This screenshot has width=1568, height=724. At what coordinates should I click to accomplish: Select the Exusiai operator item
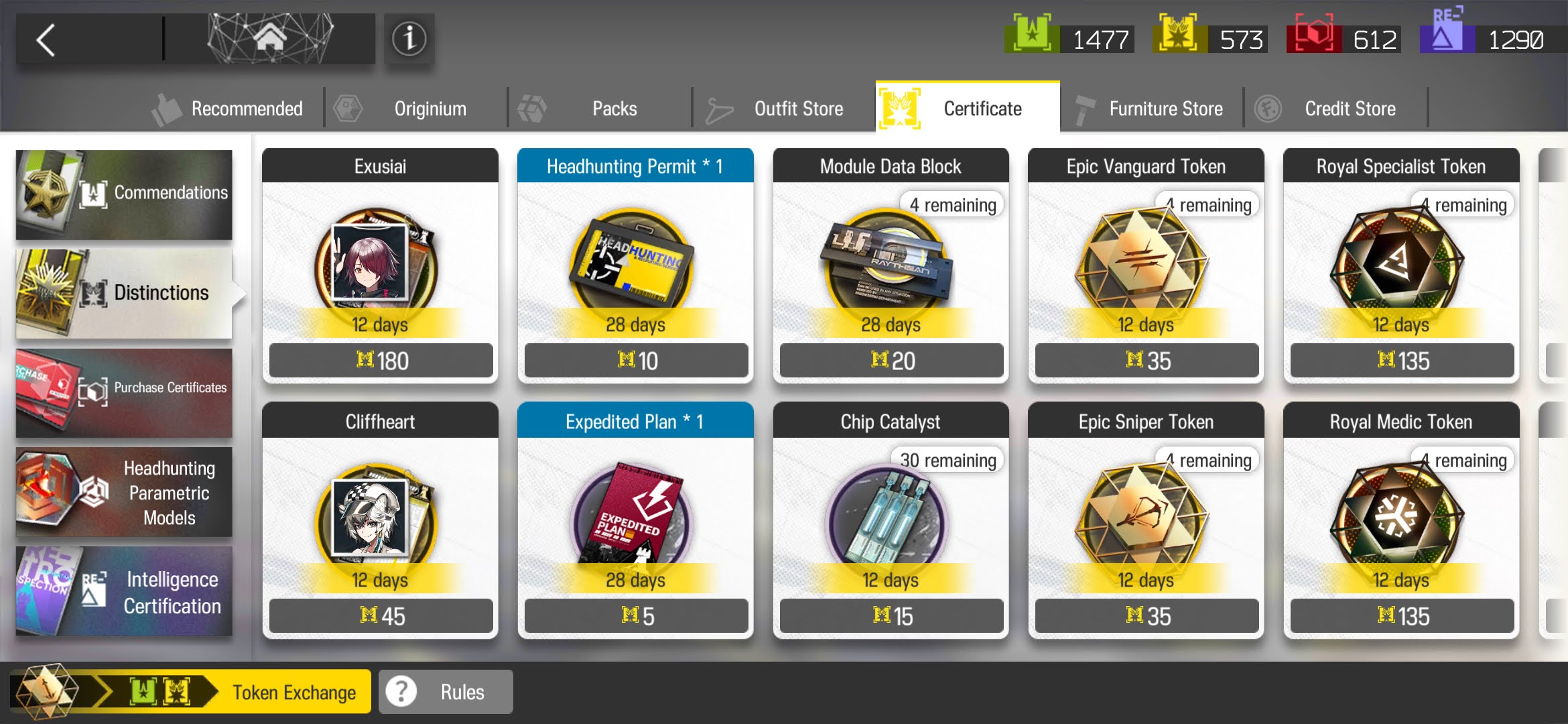[x=380, y=265]
